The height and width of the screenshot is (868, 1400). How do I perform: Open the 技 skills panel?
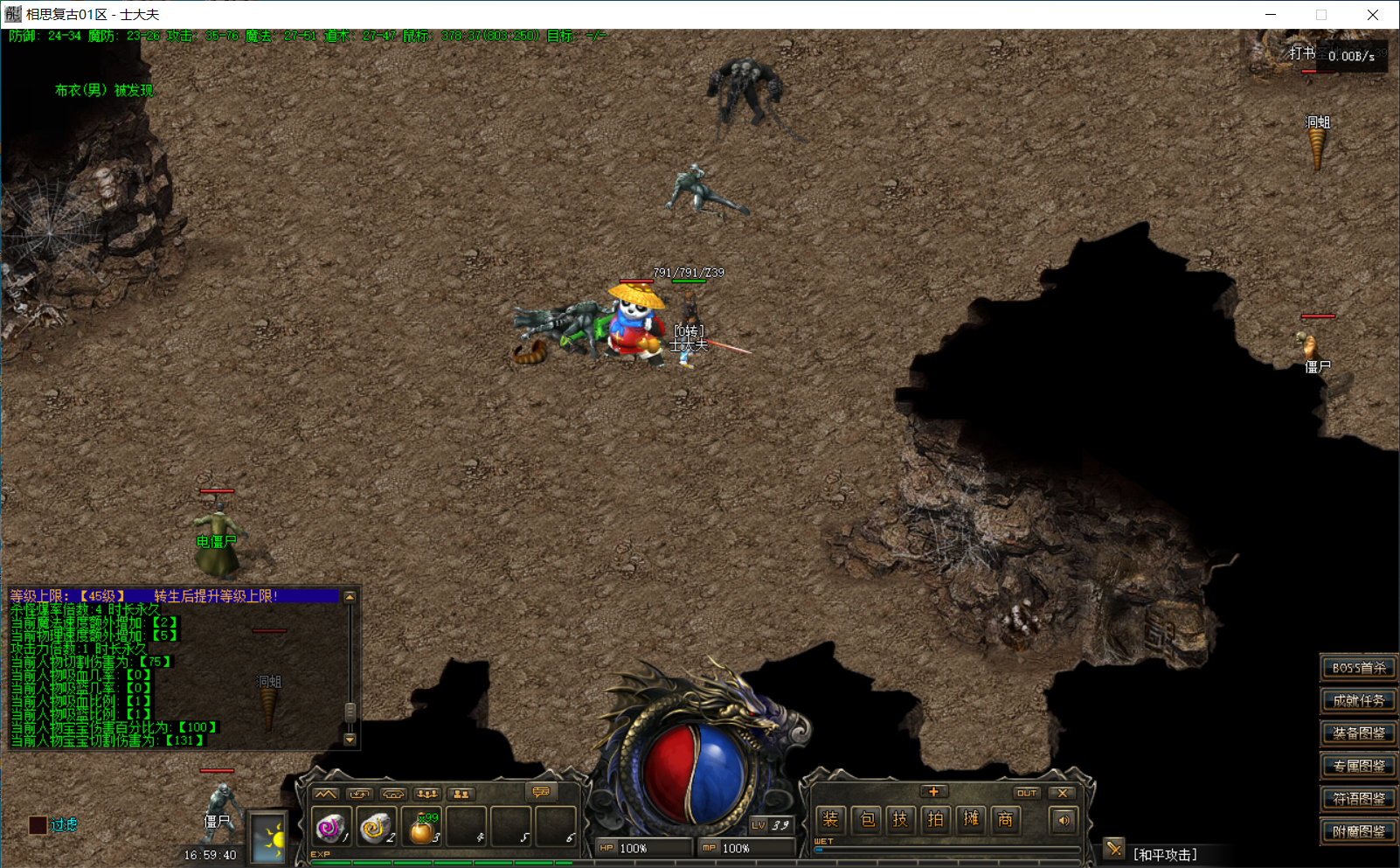(900, 819)
